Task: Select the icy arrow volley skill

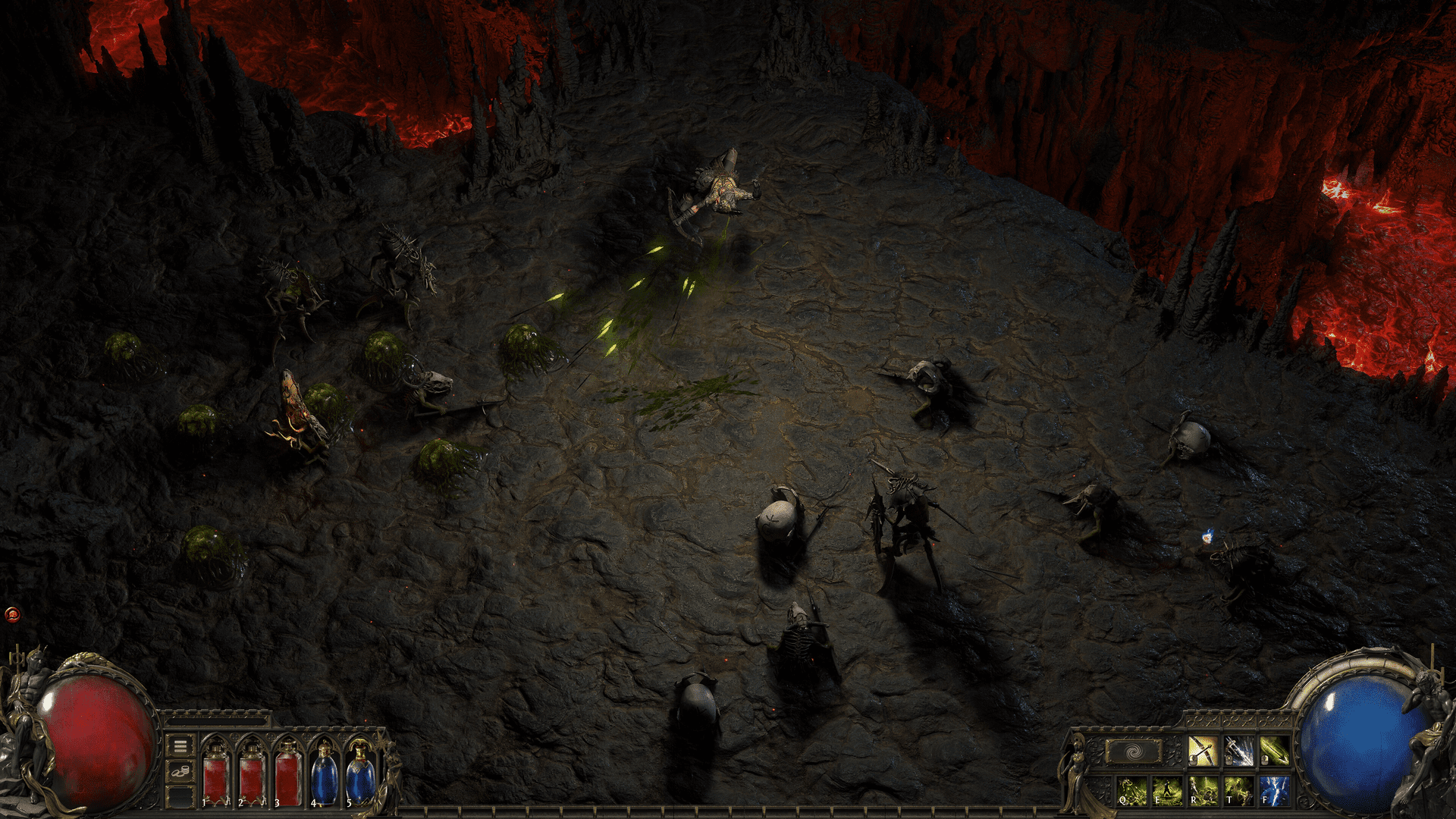Action: tap(1238, 751)
